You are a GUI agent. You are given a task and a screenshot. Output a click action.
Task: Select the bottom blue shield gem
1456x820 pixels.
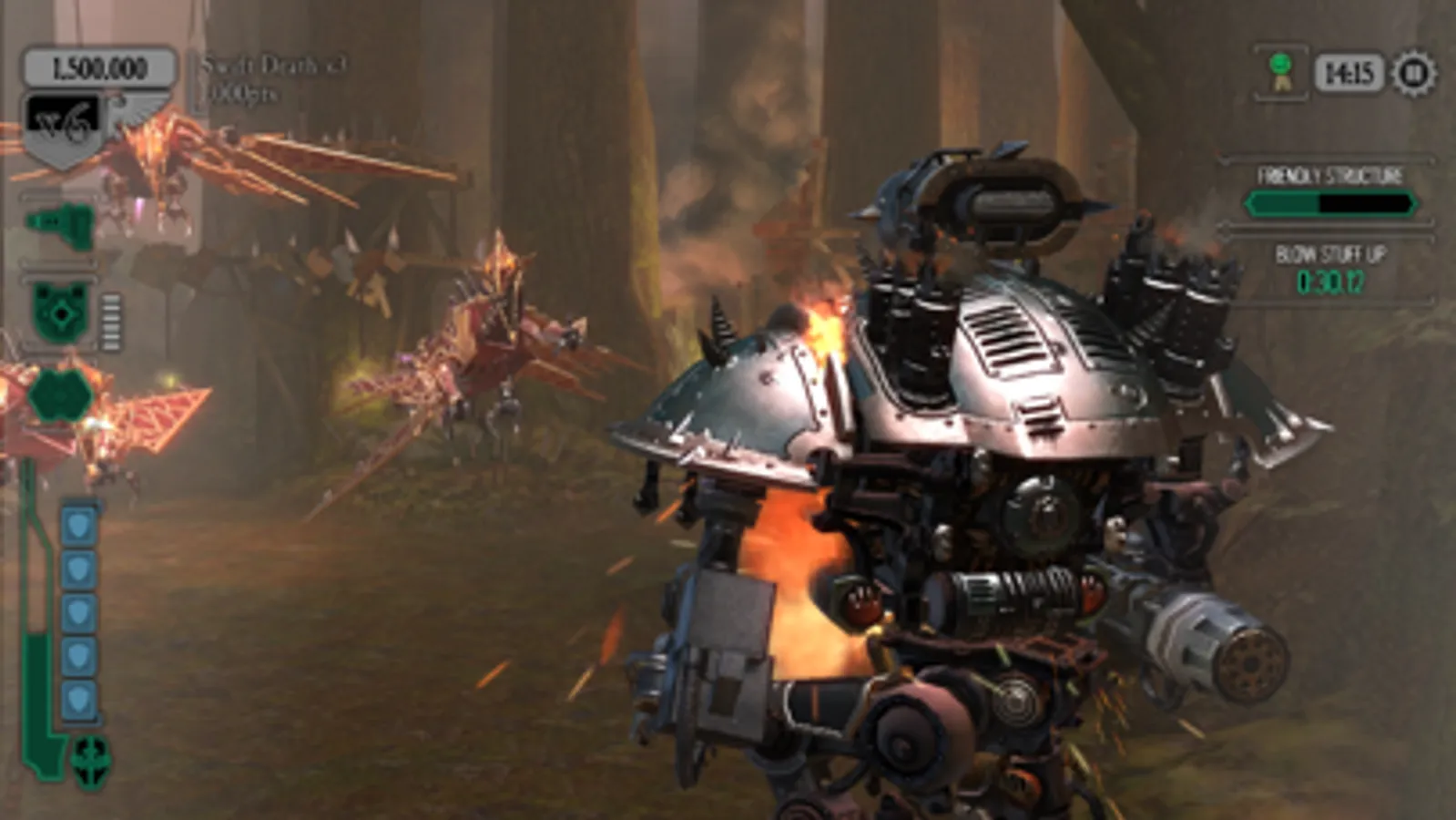tap(77, 694)
